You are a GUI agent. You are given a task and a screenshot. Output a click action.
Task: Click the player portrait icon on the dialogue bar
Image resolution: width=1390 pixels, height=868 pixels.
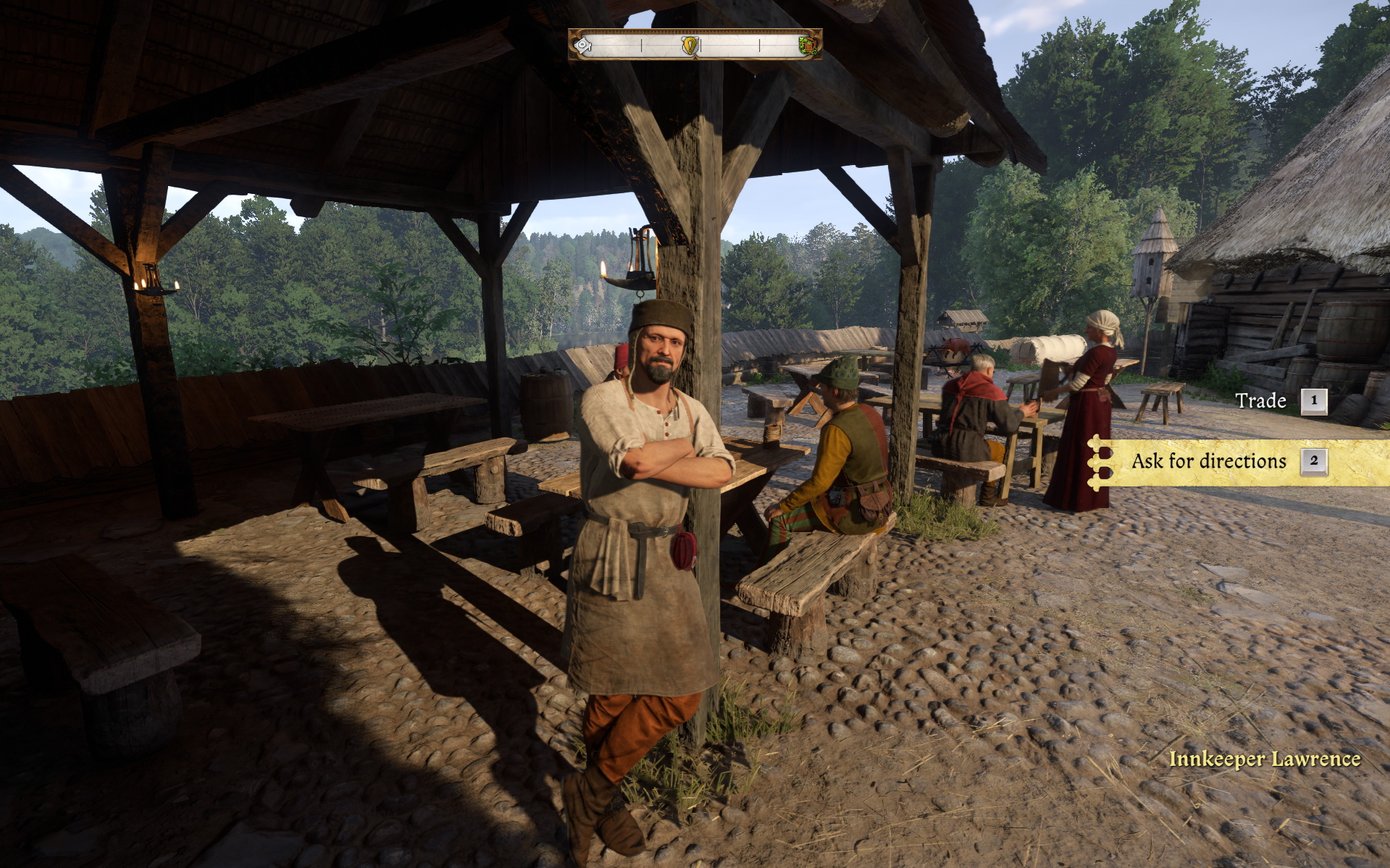click(x=584, y=45)
